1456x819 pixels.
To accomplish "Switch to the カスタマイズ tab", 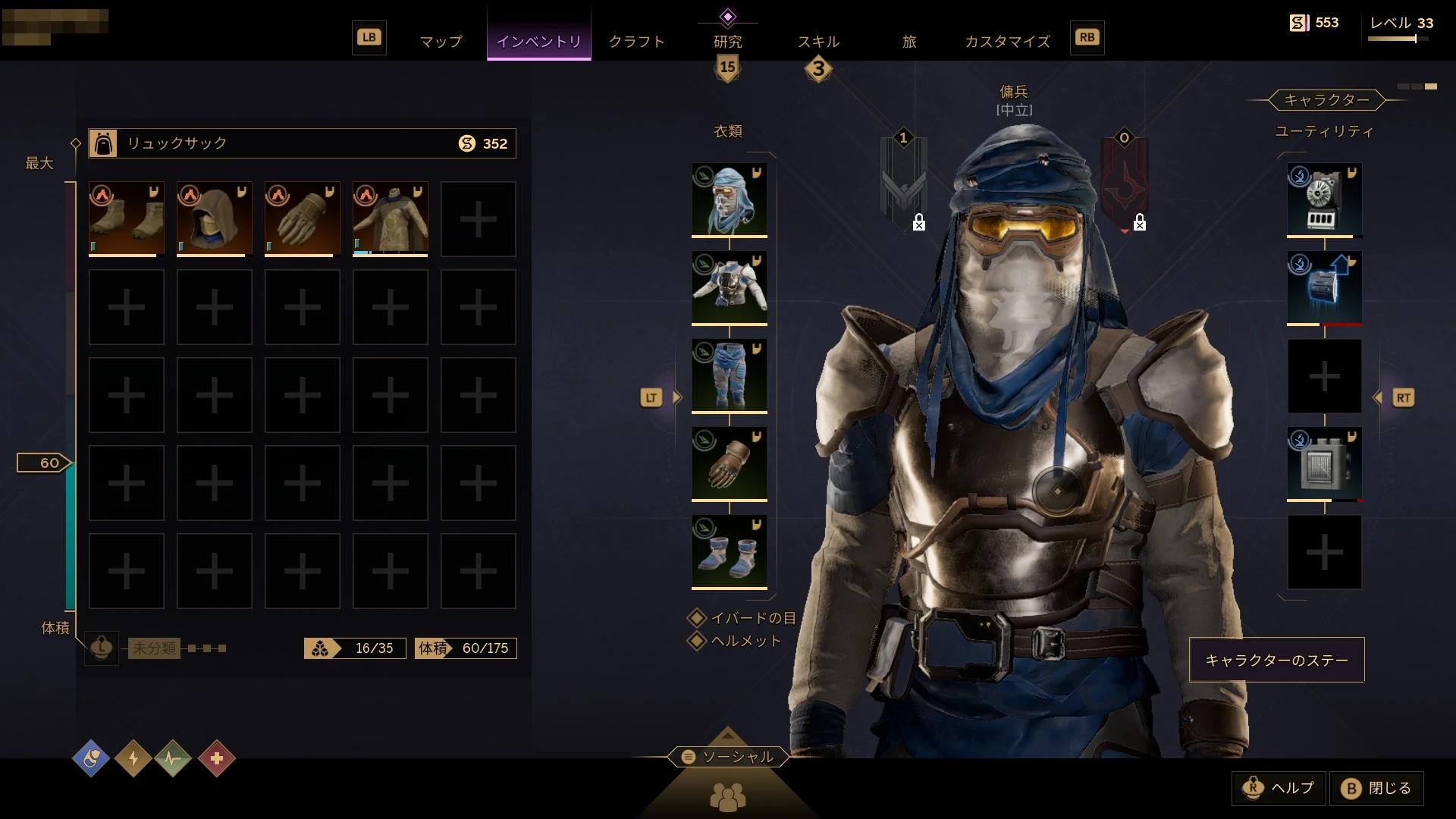I will coord(1007,42).
